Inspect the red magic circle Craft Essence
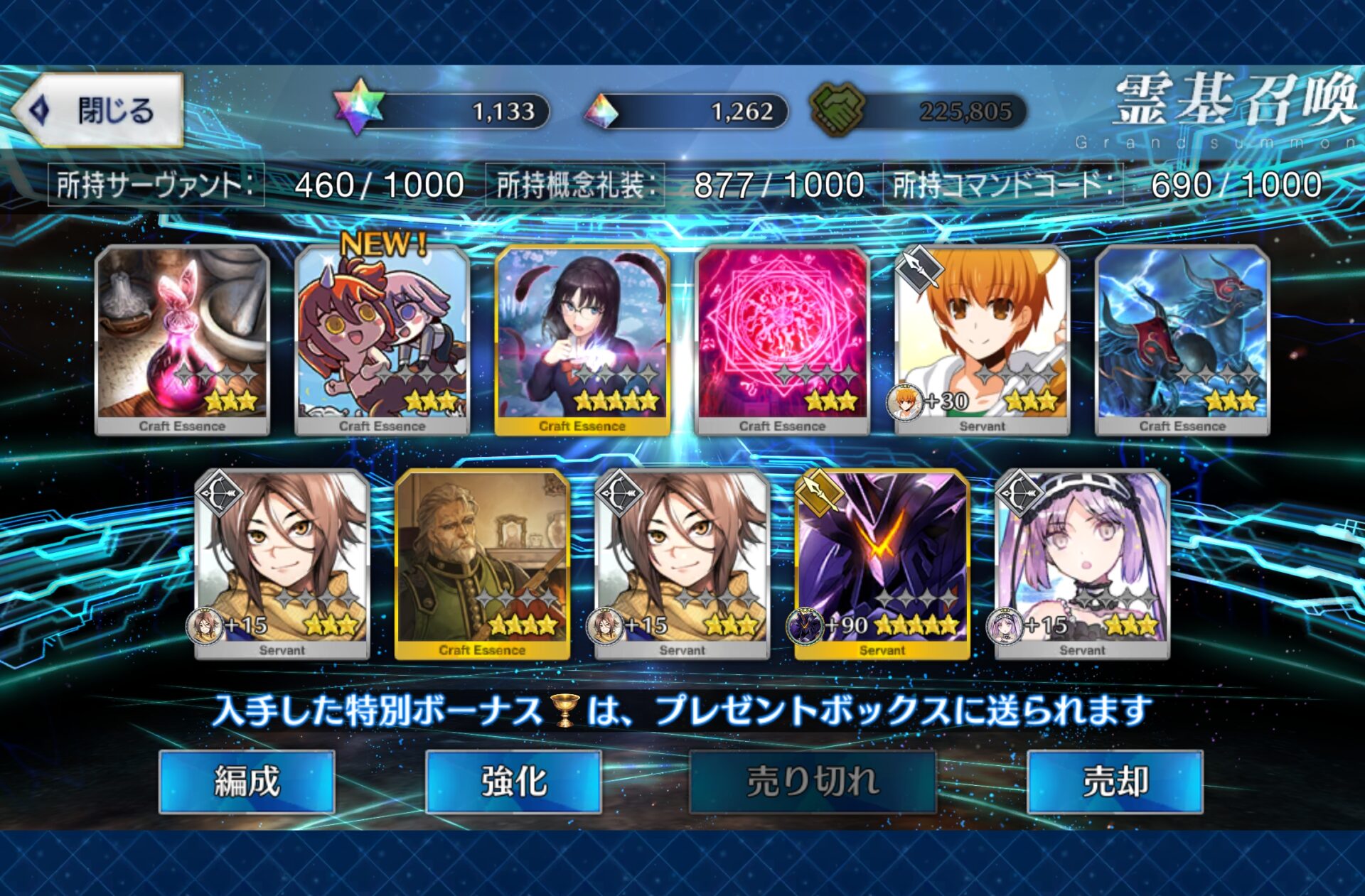The image size is (1365, 896). coord(782,340)
